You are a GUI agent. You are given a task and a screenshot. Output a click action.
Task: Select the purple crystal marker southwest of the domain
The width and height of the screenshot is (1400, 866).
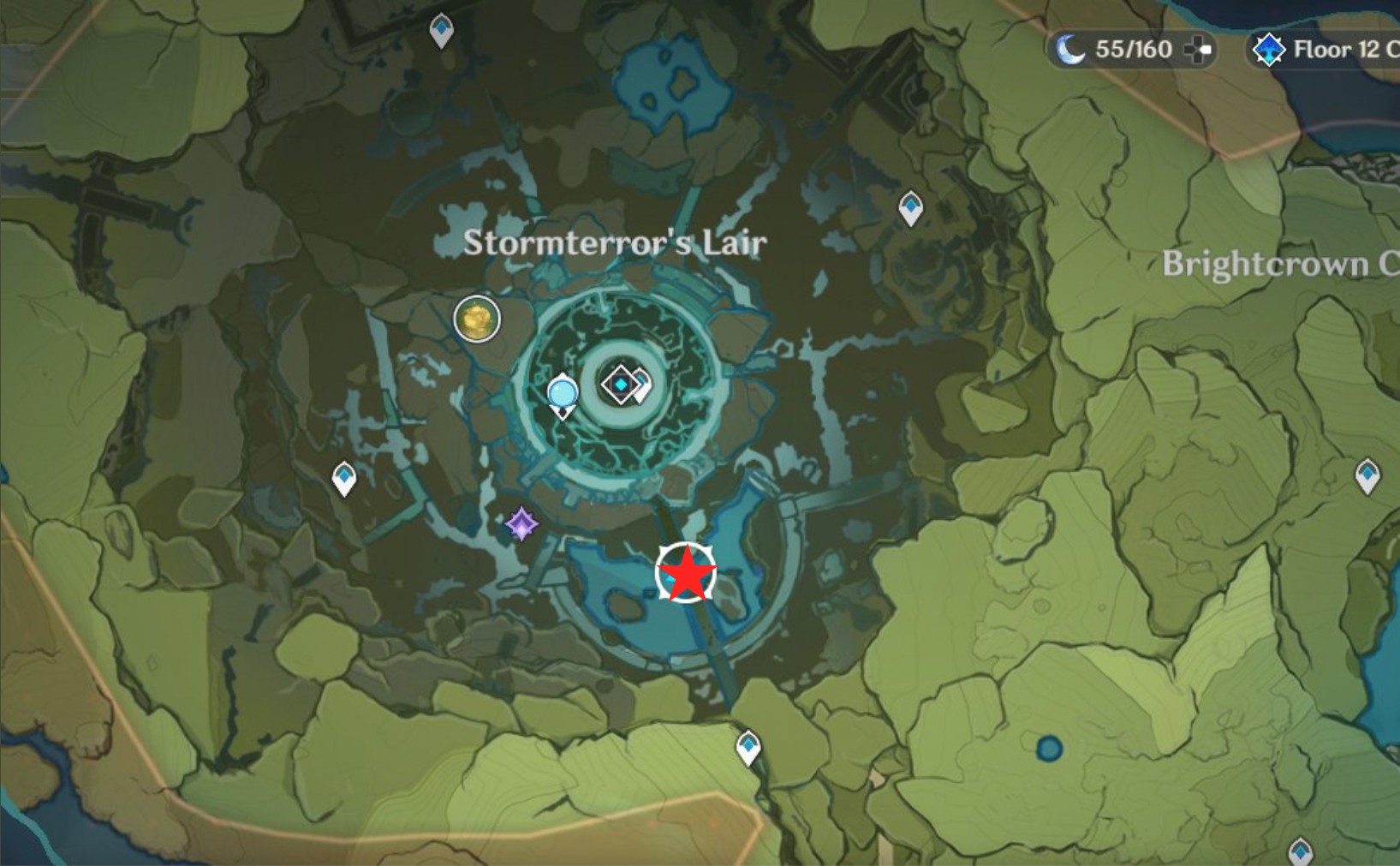pyautogui.click(x=521, y=523)
